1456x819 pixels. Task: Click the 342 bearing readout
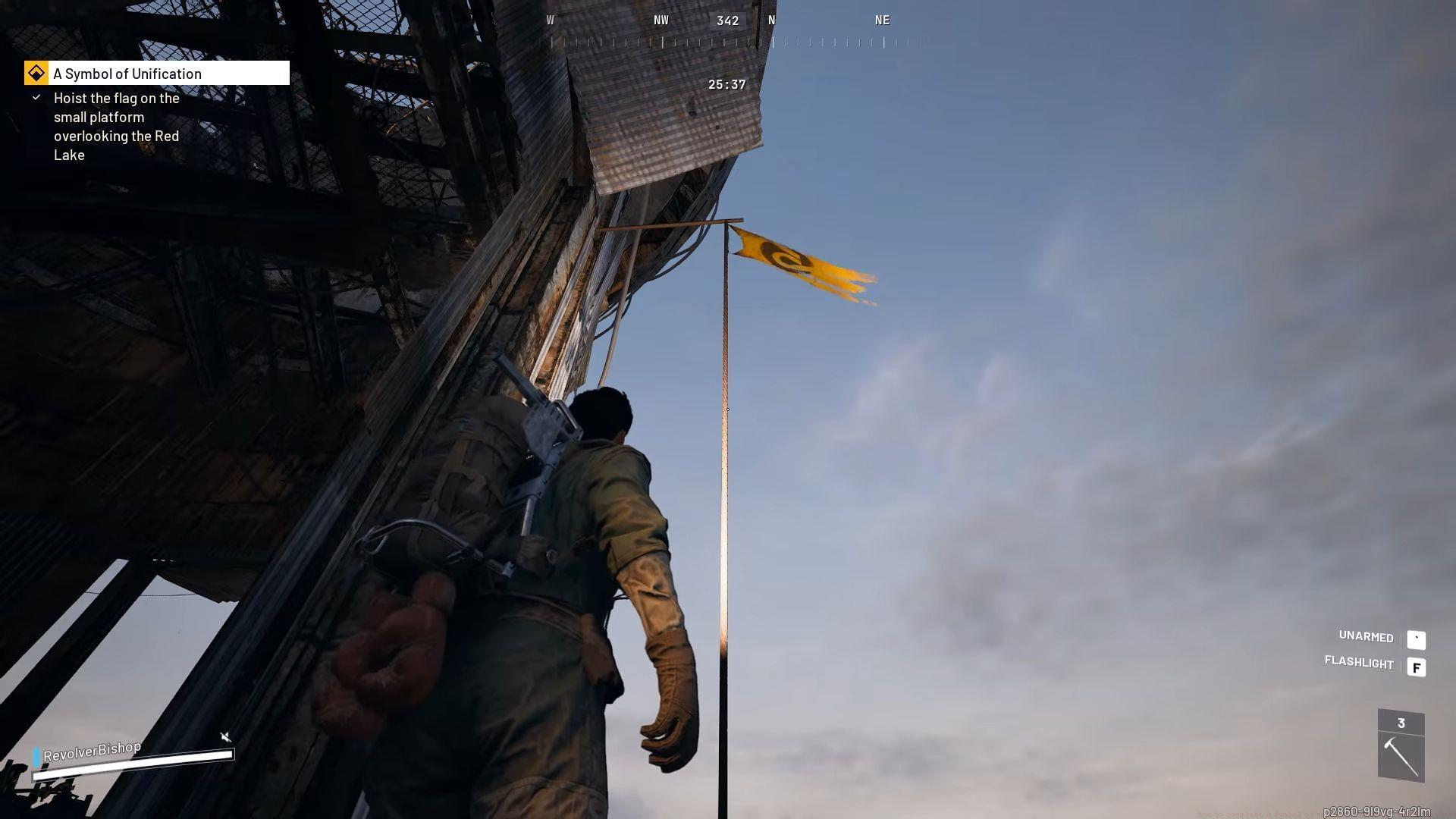tap(727, 20)
